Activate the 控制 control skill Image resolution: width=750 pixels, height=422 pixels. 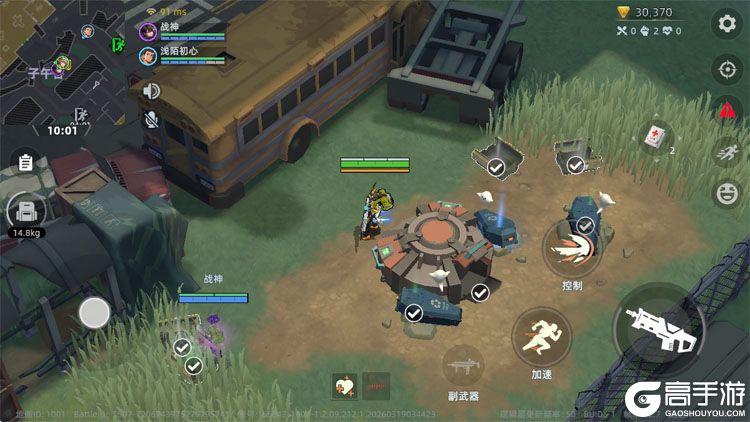tap(571, 248)
